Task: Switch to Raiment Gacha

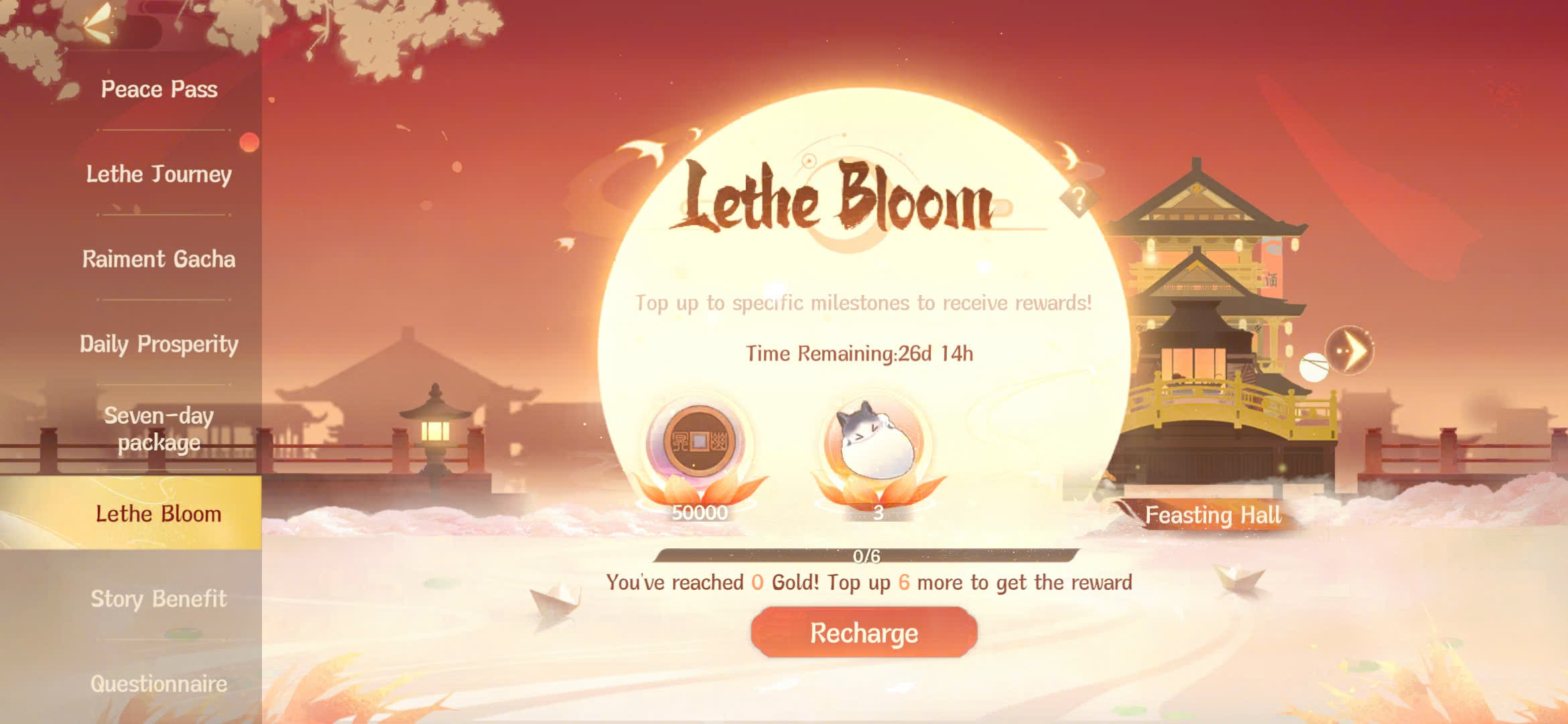Action: tap(159, 260)
